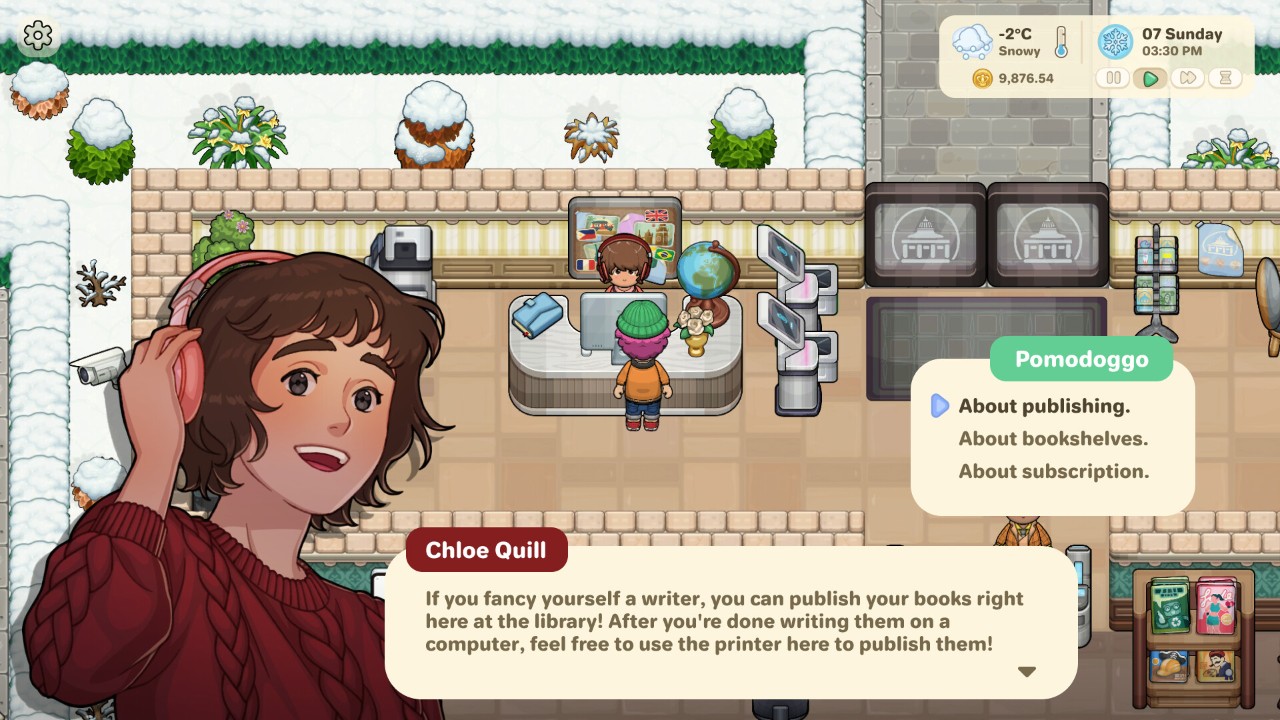Choose the 'About publishing.' dialogue option
Image resolution: width=1280 pixels, height=720 pixels.
1044,406
